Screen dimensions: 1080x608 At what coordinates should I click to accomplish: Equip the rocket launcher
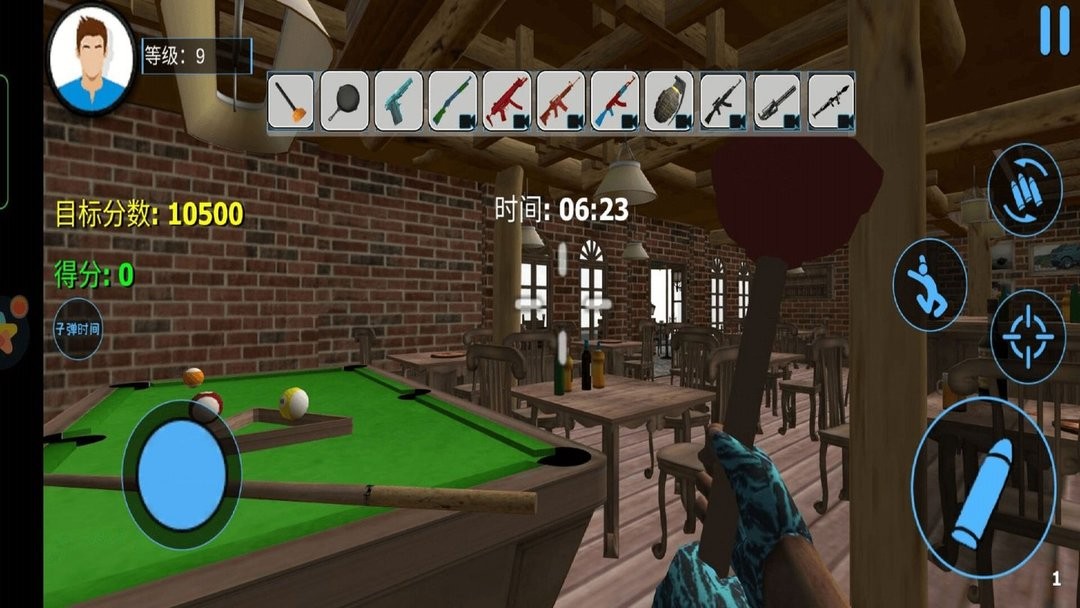pyautogui.click(x=831, y=101)
